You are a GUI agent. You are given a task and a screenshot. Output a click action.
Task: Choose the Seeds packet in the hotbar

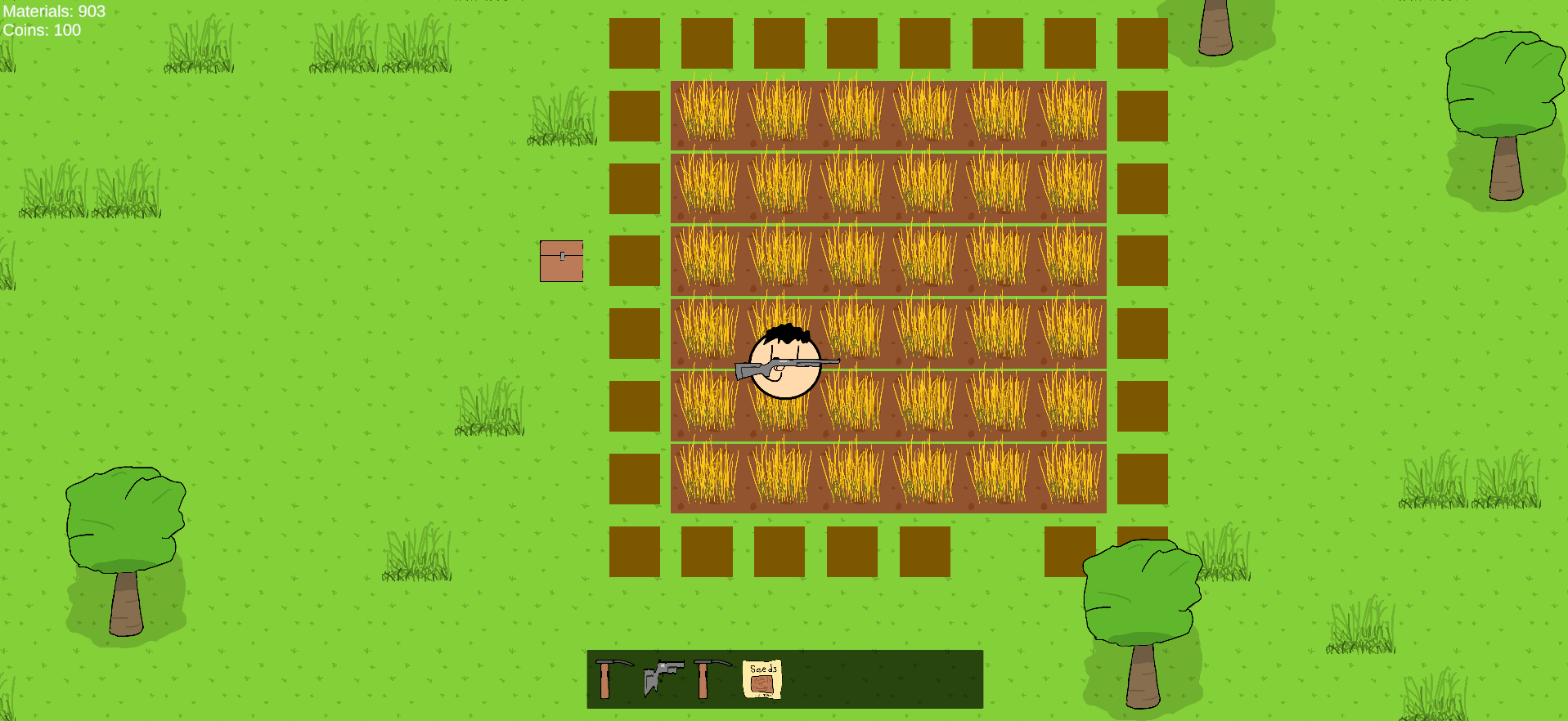tap(762, 678)
